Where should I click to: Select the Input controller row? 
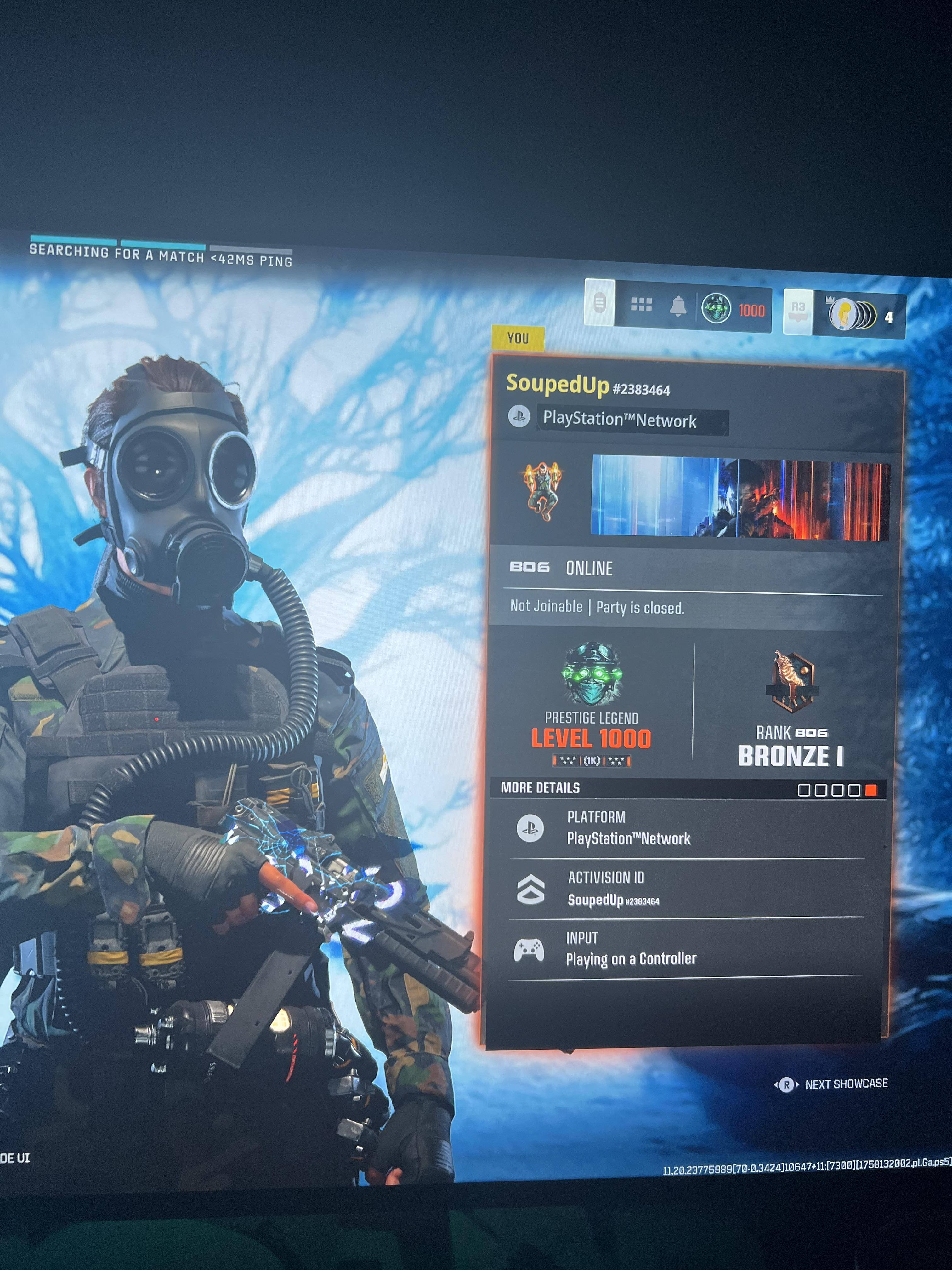coord(686,948)
